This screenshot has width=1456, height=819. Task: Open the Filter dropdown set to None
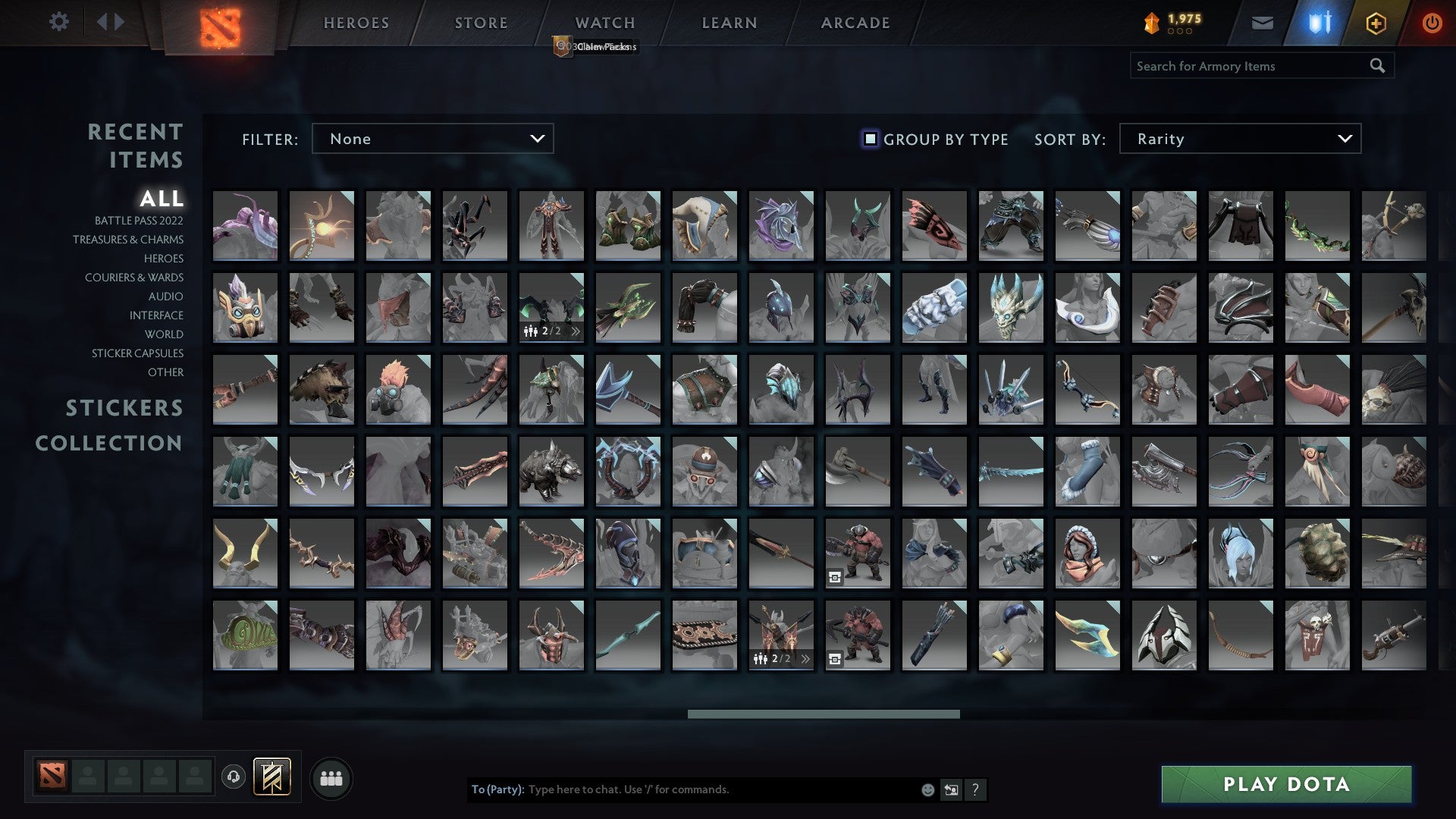(x=432, y=139)
